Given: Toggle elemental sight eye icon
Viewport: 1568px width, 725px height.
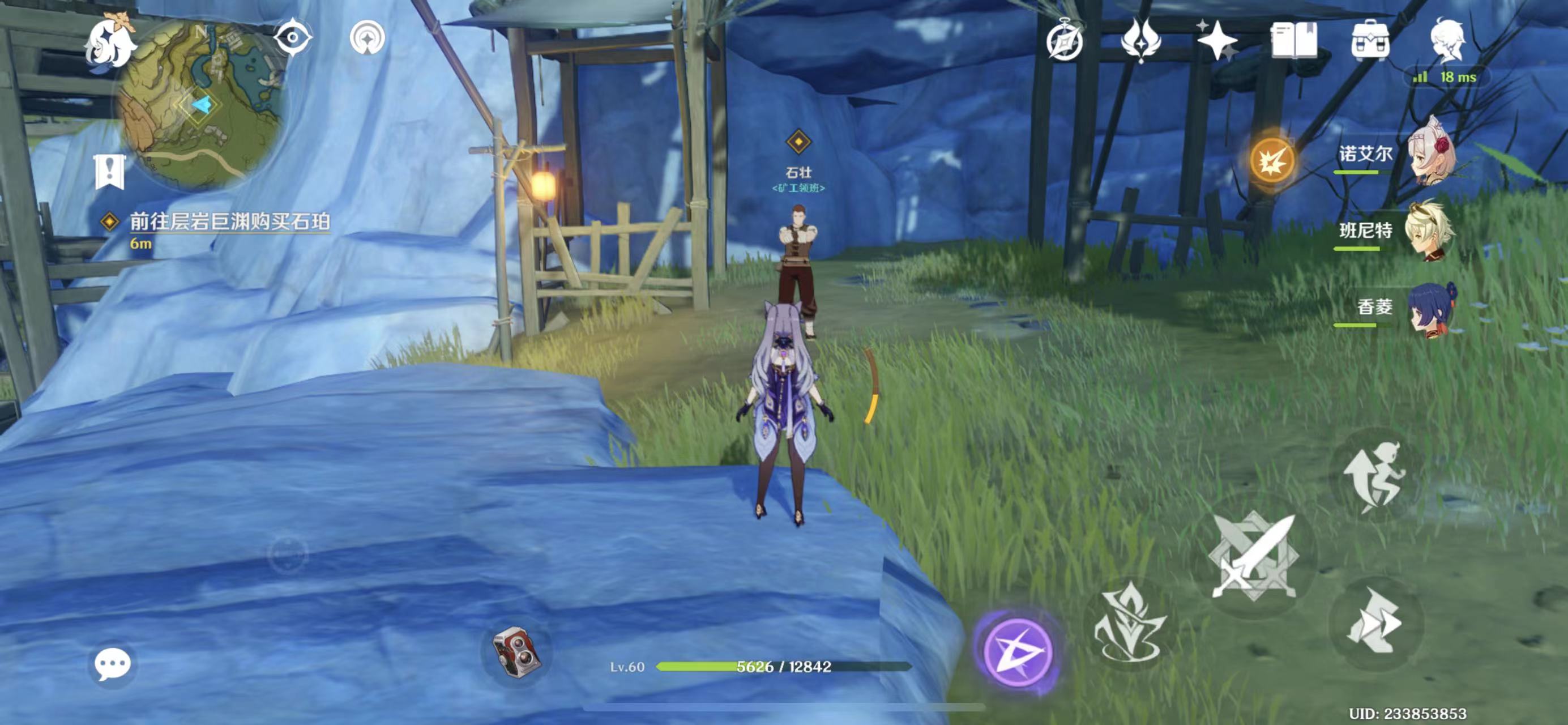Looking at the screenshot, I should tap(293, 38).
